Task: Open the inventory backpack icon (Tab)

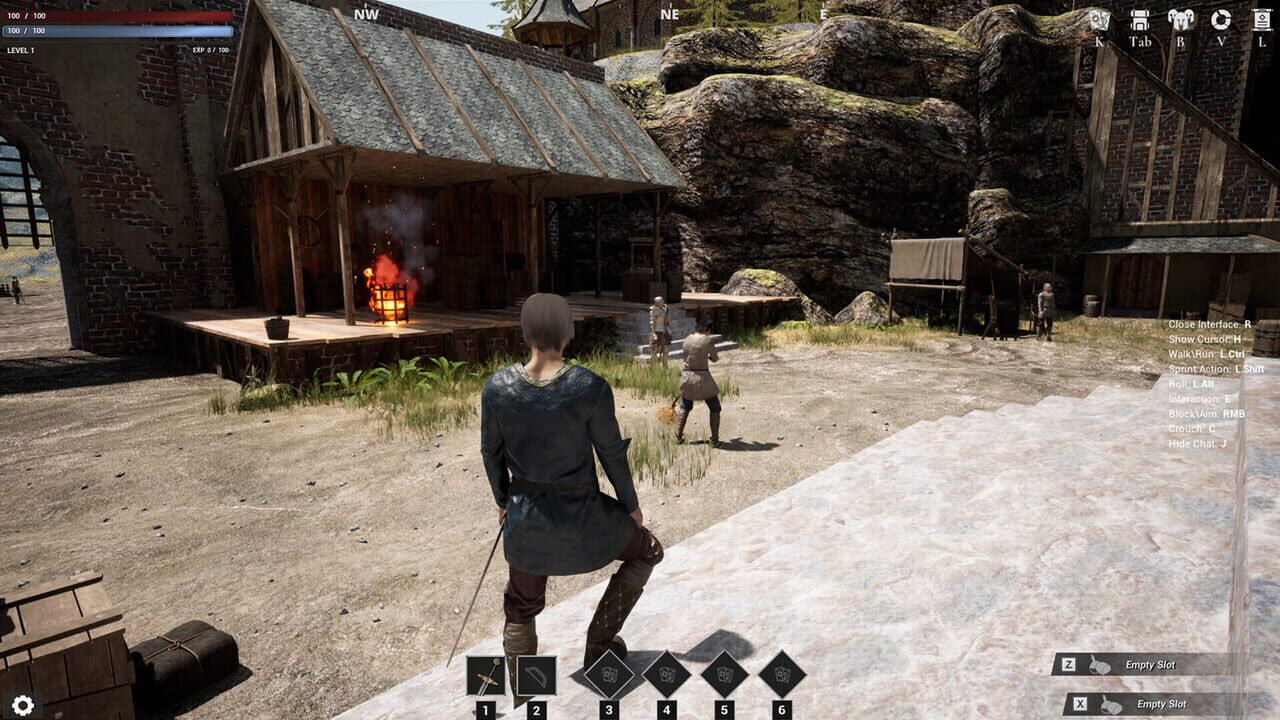Action: 1140,20
